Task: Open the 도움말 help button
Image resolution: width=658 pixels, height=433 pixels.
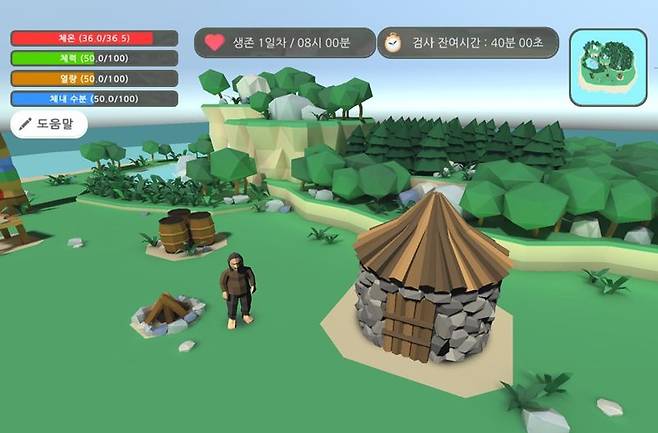Action: (49, 124)
